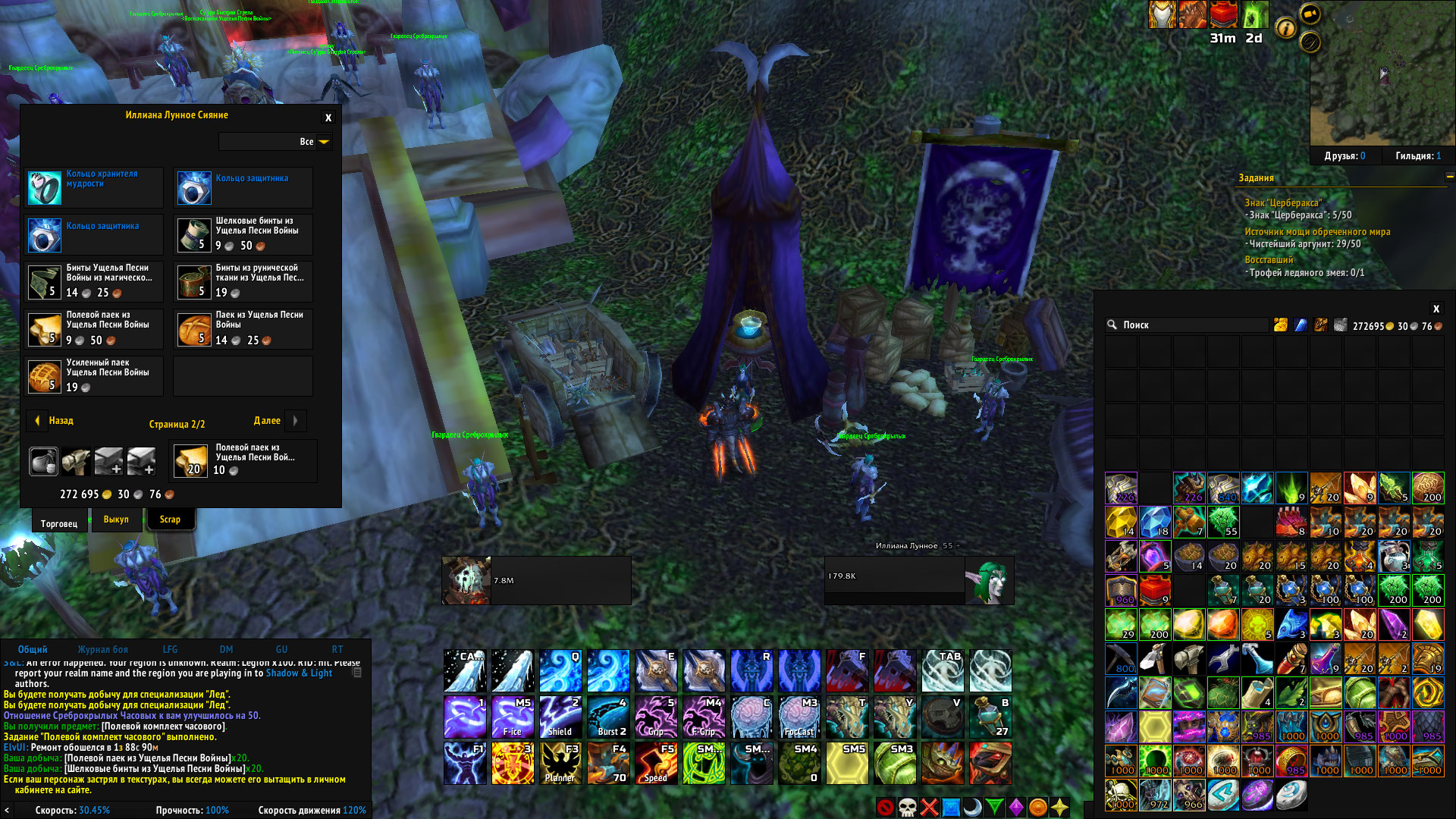Viewport: 1456px width, 819px height.
Task: Collapse the Задания quest tracker
Action: coord(1449,177)
